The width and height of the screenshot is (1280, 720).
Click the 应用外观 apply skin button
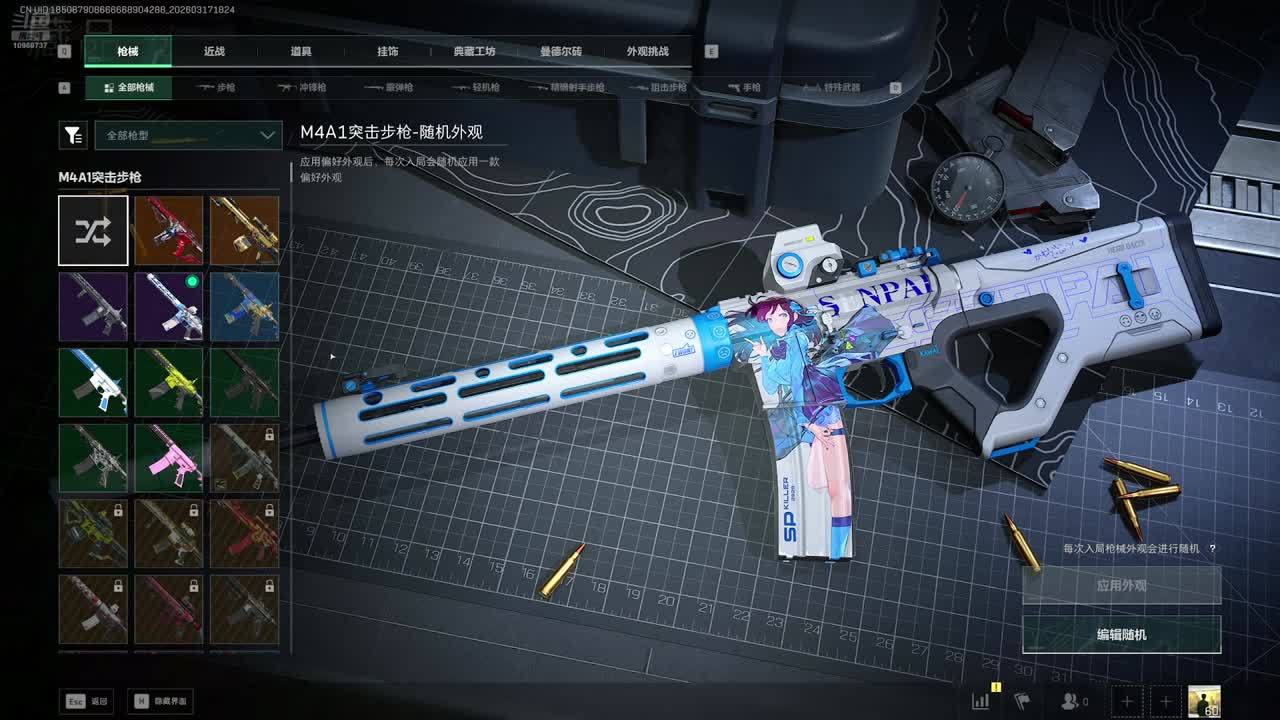point(1121,586)
